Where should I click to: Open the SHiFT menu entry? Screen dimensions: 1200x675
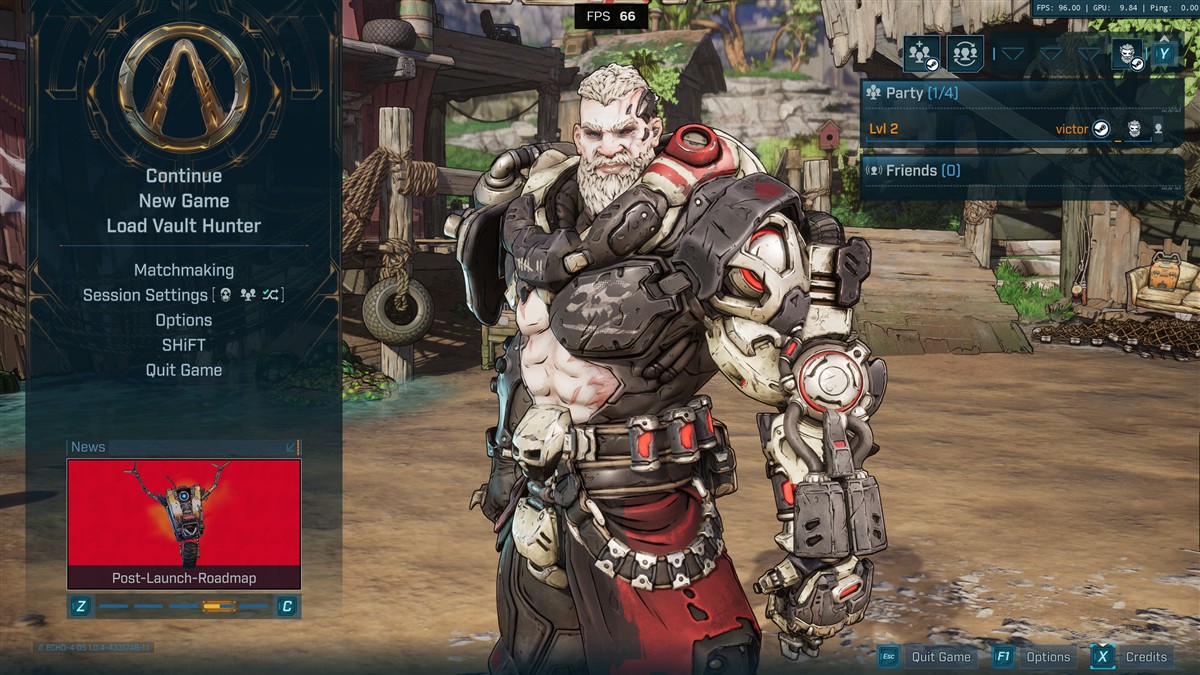point(184,345)
